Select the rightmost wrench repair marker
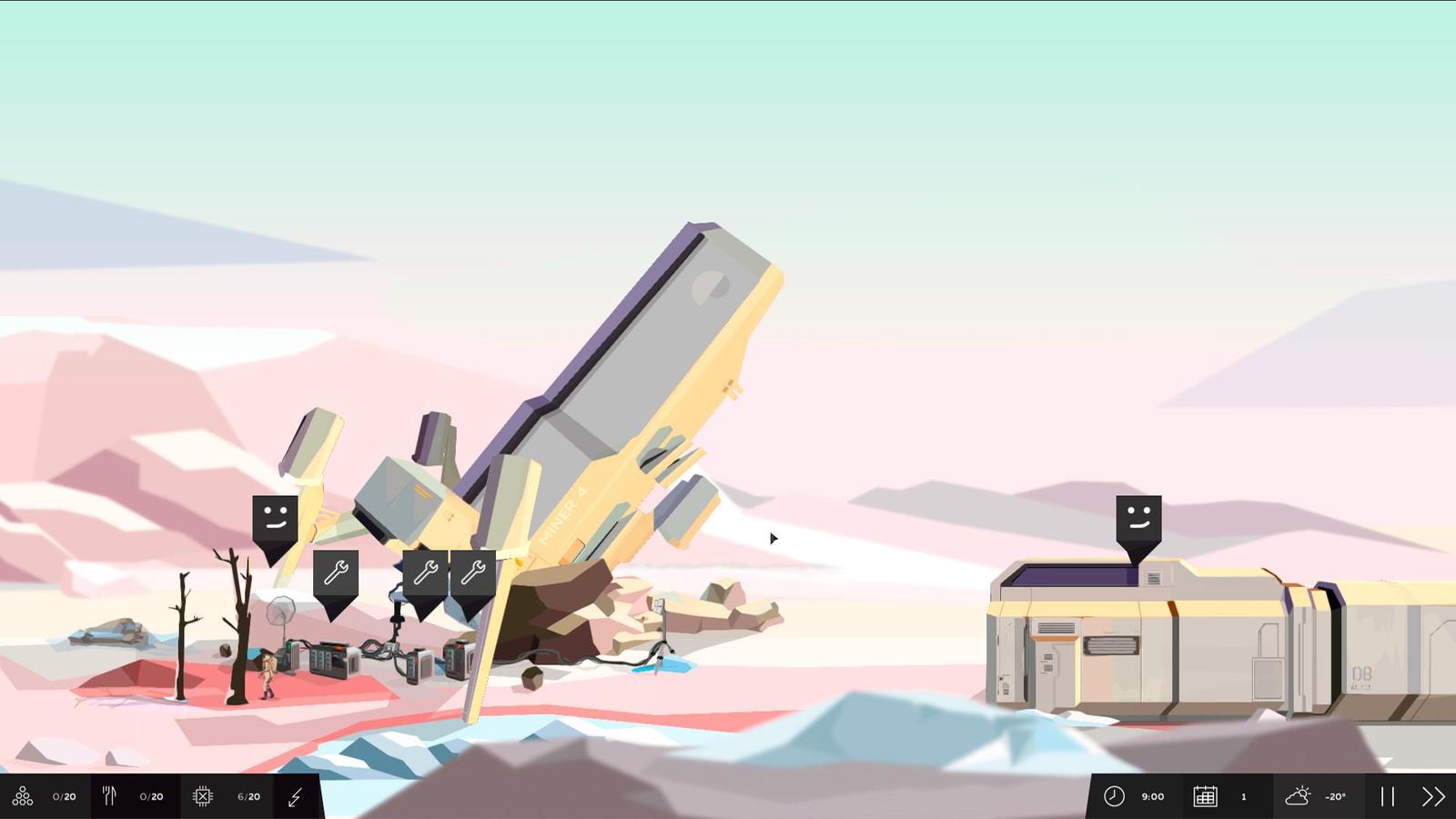This screenshot has width=1456, height=819. click(475, 571)
